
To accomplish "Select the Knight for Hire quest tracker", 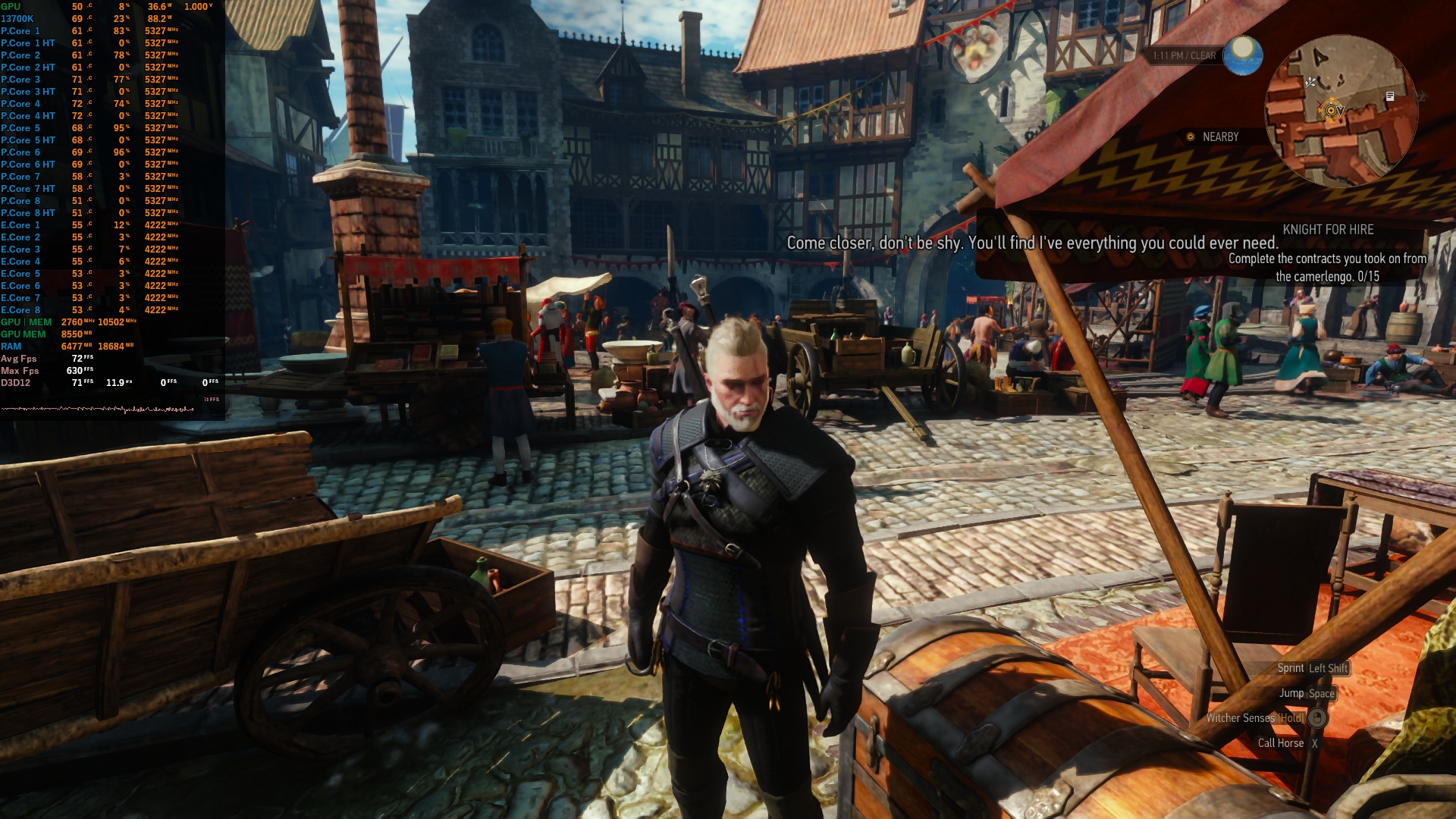I will click(1328, 230).
